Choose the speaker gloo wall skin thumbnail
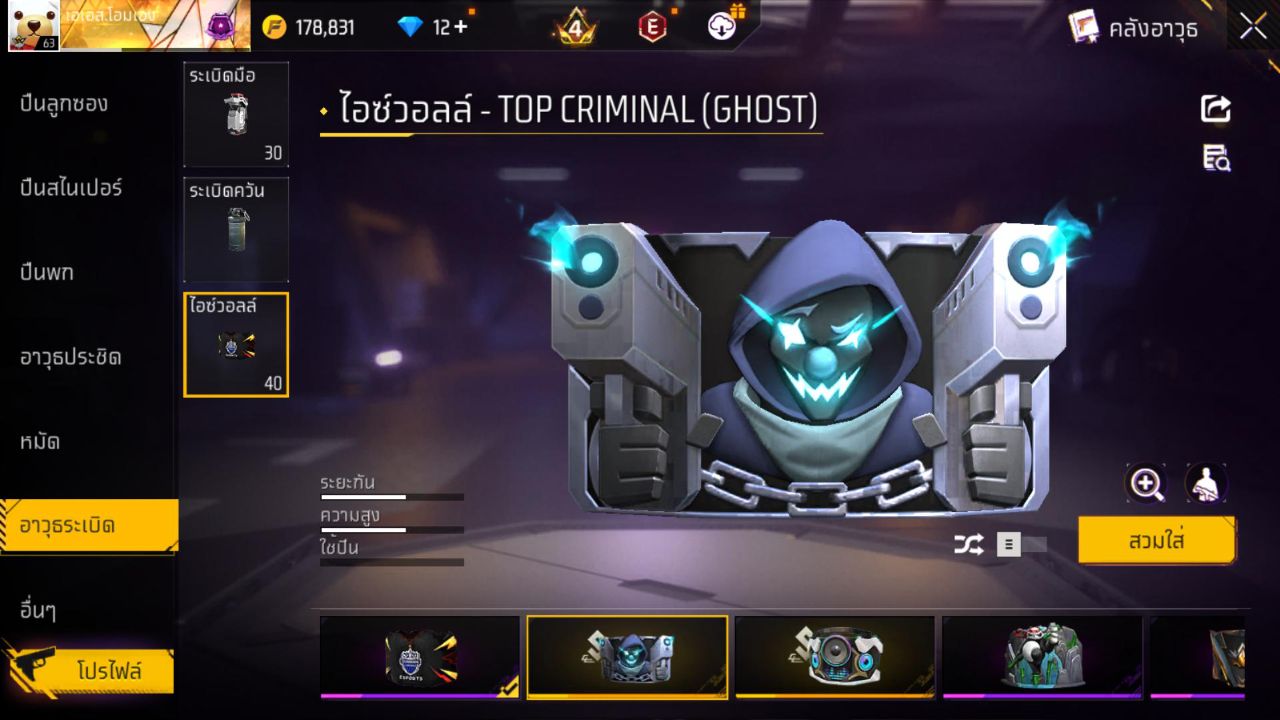 pyautogui.click(x=835, y=656)
